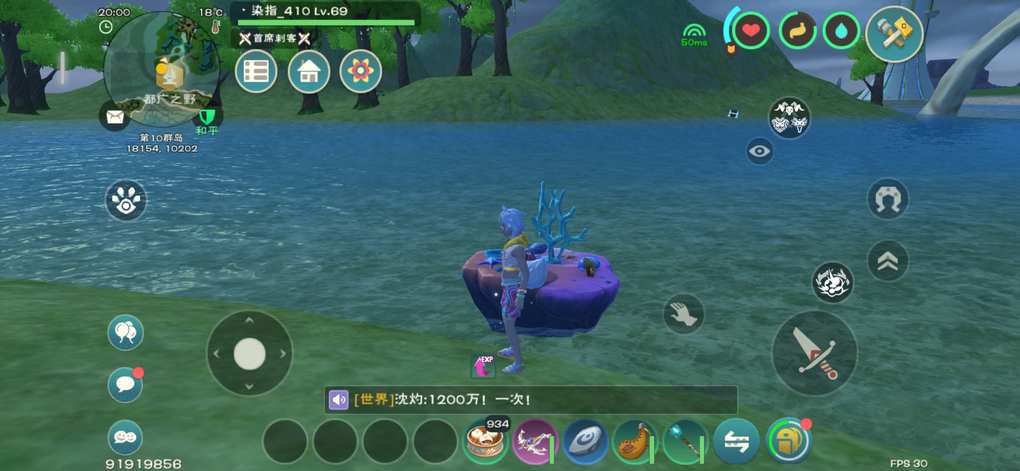
Task: Open the list menu button
Action: [x=256, y=72]
